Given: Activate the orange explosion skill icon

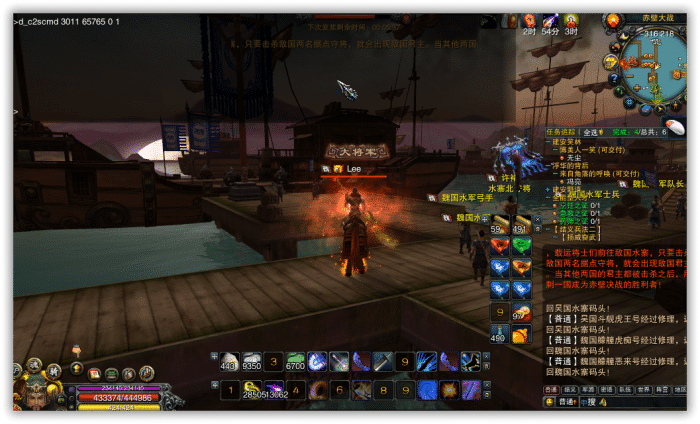Looking at the screenshot, I should tap(449, 388).
